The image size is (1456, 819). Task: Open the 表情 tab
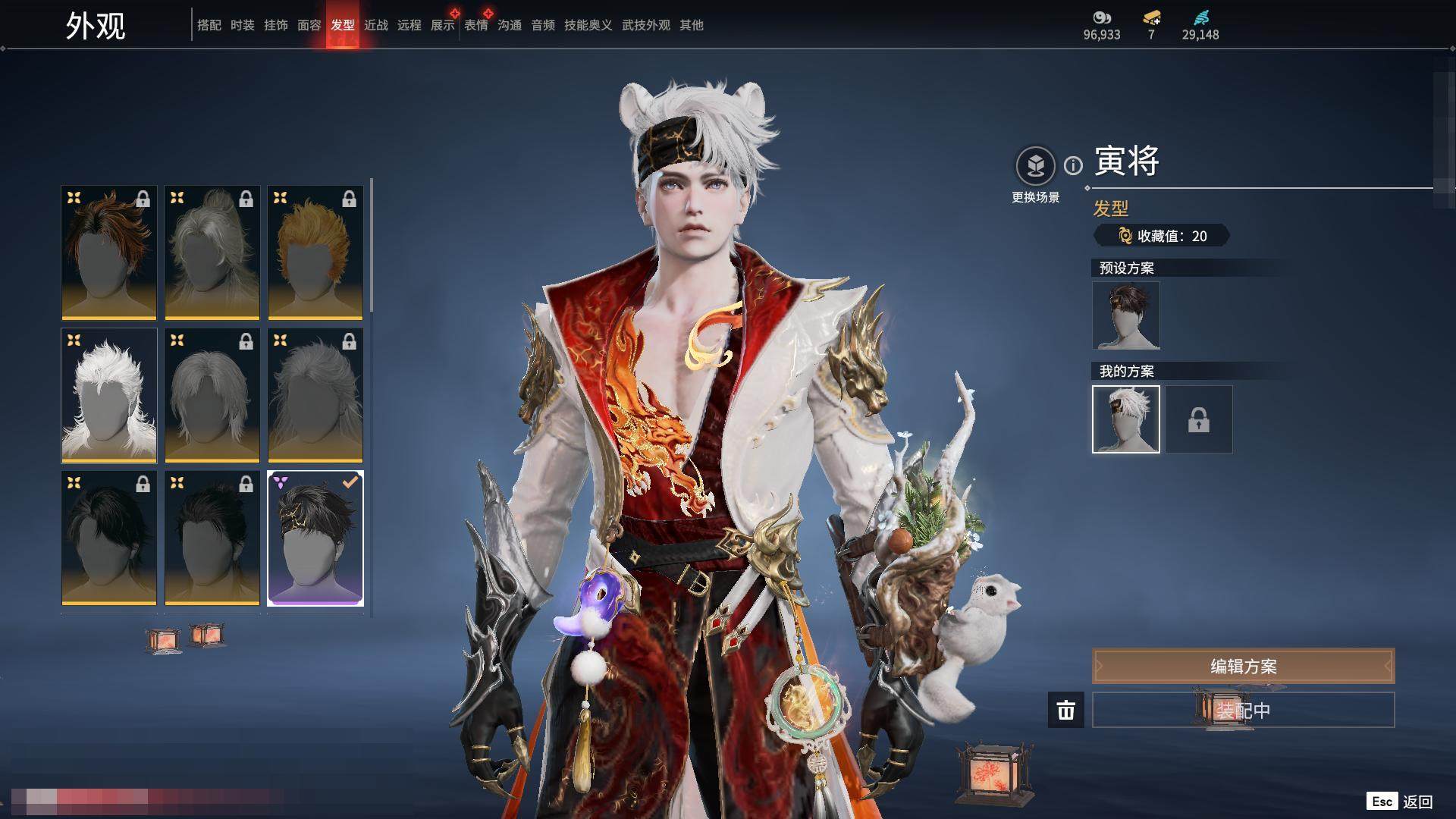coord(475,25)
